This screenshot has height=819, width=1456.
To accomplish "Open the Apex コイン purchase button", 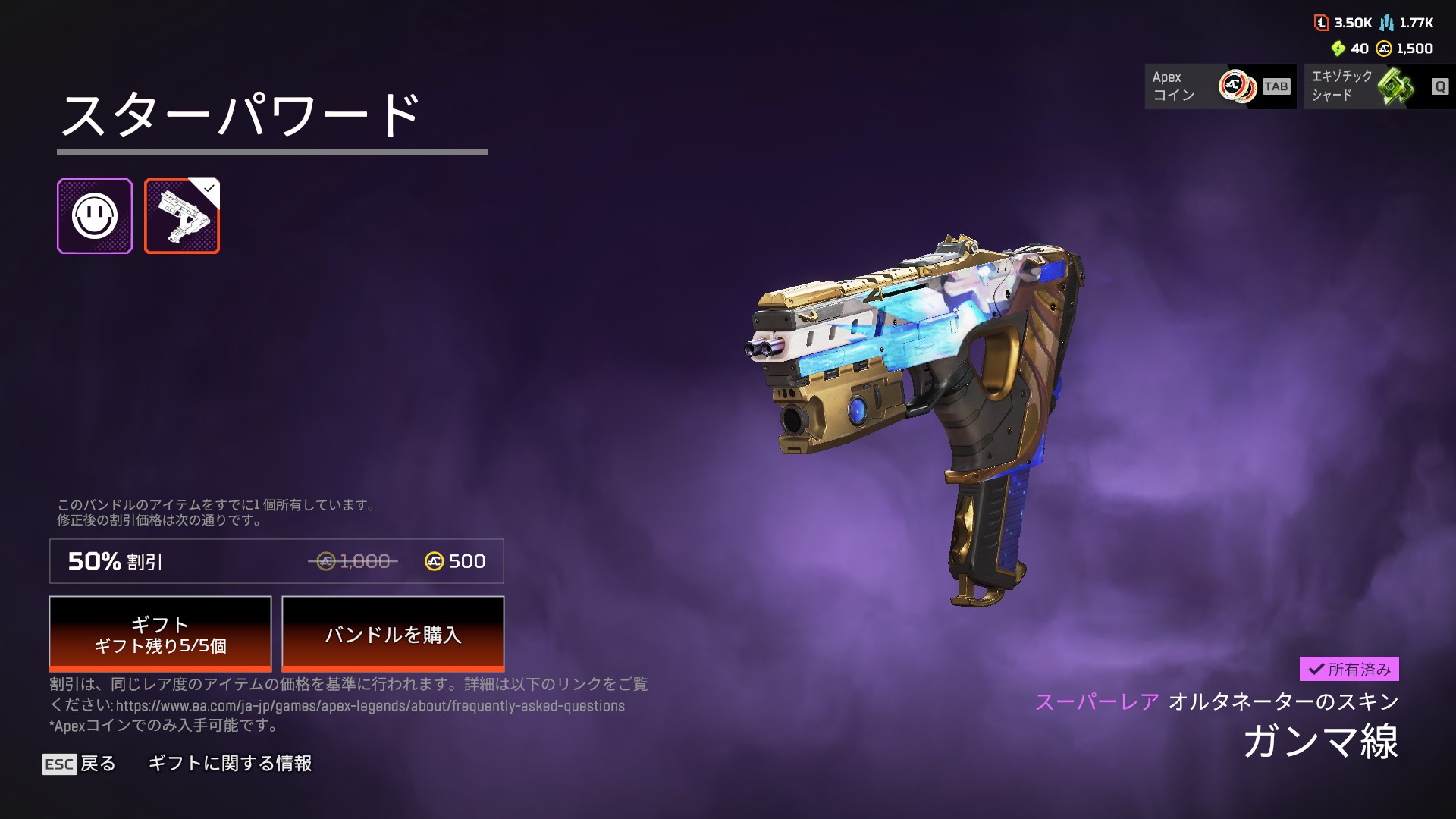I will pyautogui.click(x=1219, y=86).
